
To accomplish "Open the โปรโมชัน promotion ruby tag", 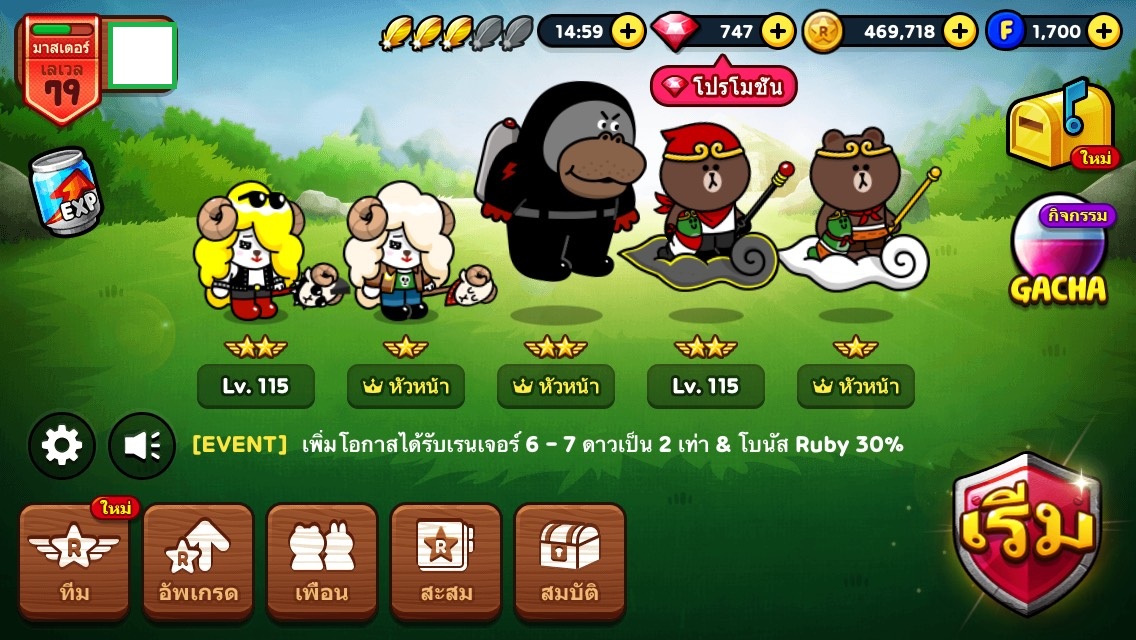I will pos(724,87).
